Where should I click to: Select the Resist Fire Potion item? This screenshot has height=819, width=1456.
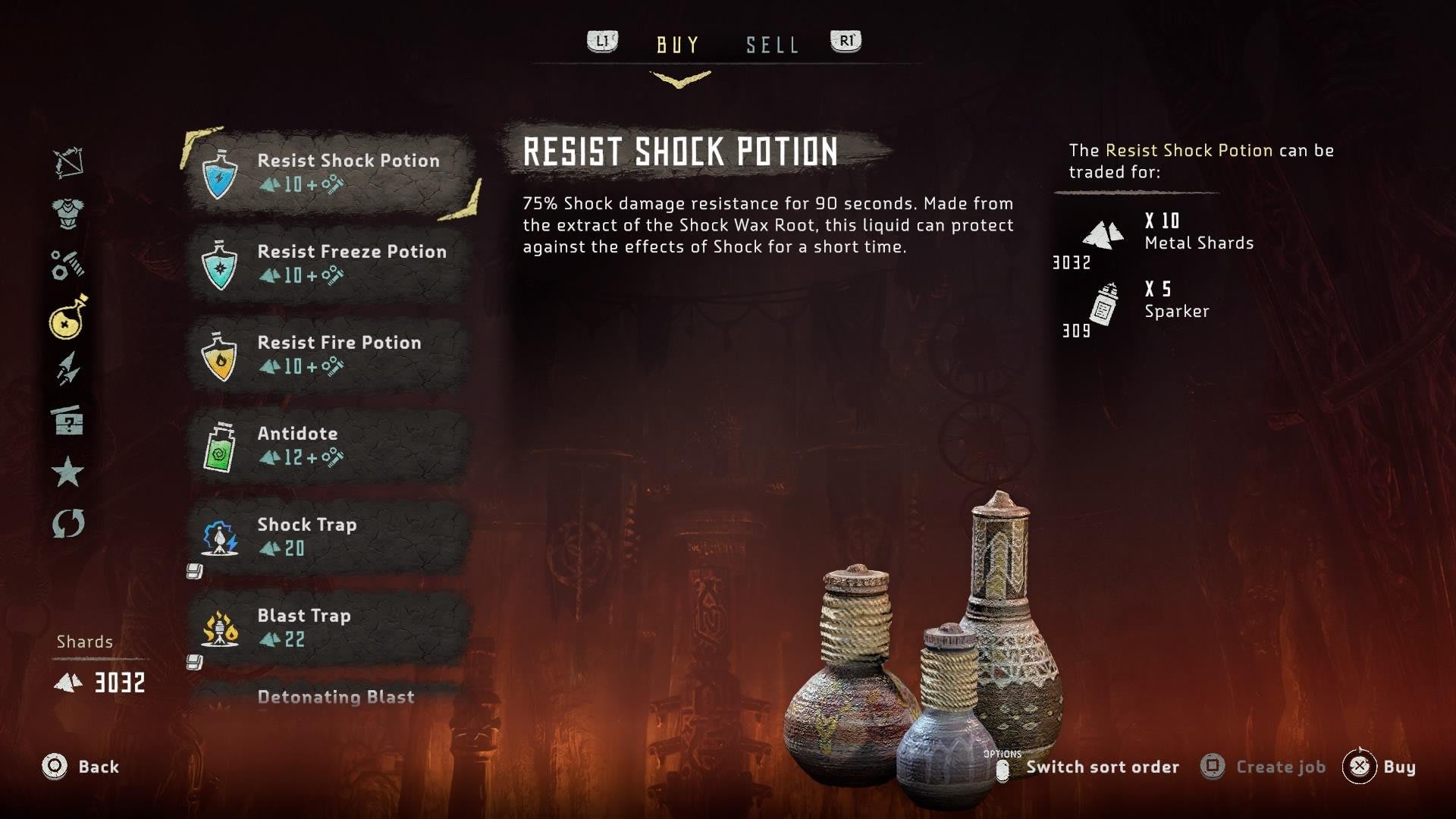(331, 354)
